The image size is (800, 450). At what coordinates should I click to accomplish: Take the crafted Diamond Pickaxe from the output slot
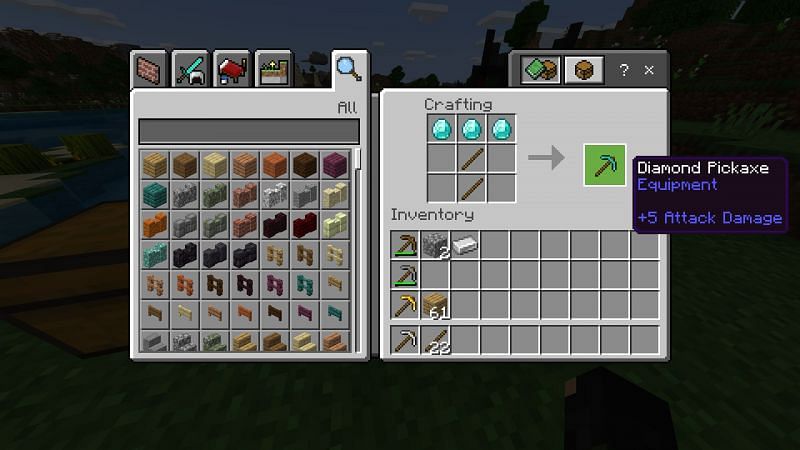click(604, 164)
